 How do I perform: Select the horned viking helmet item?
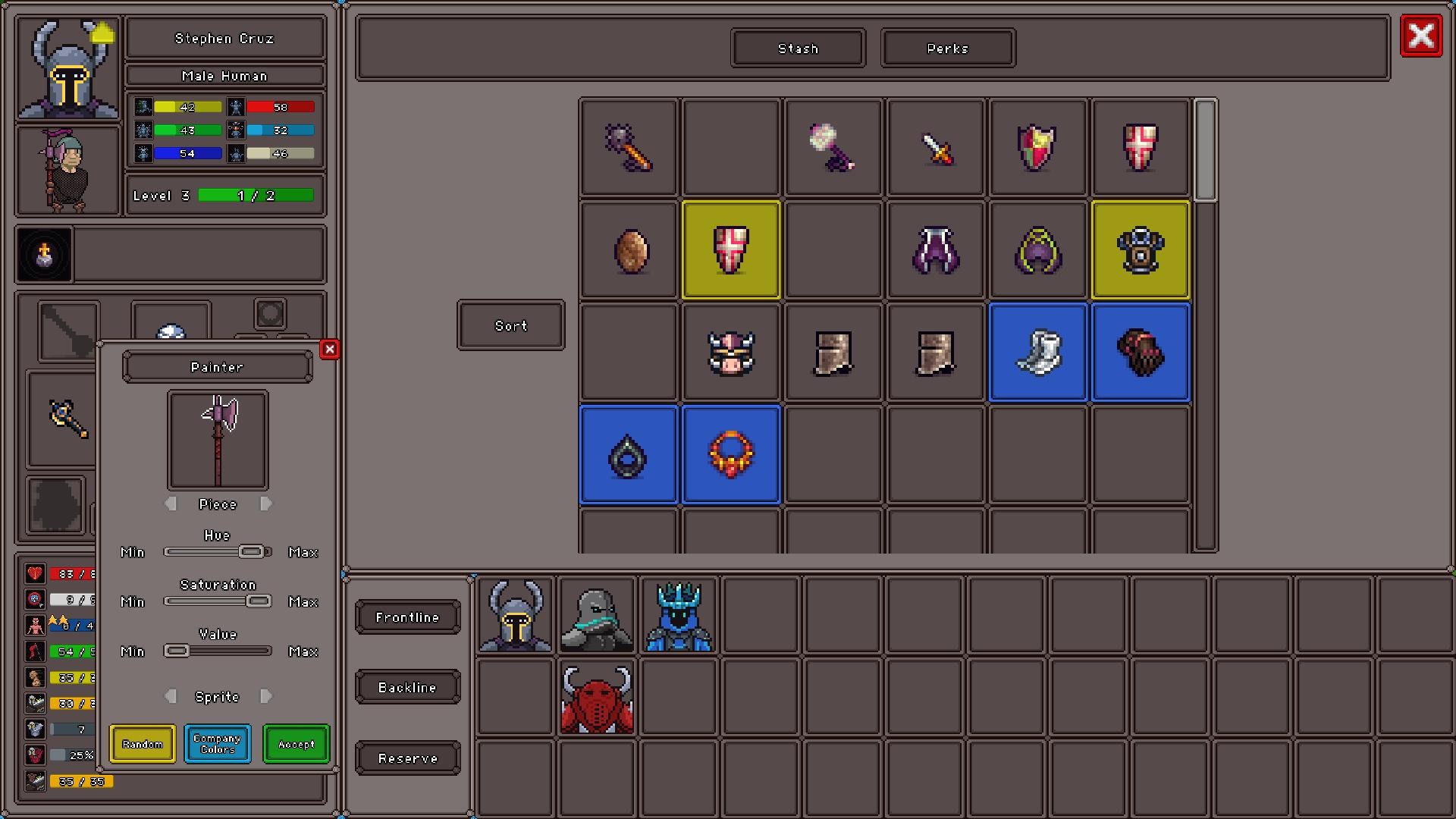click(730, 352)
